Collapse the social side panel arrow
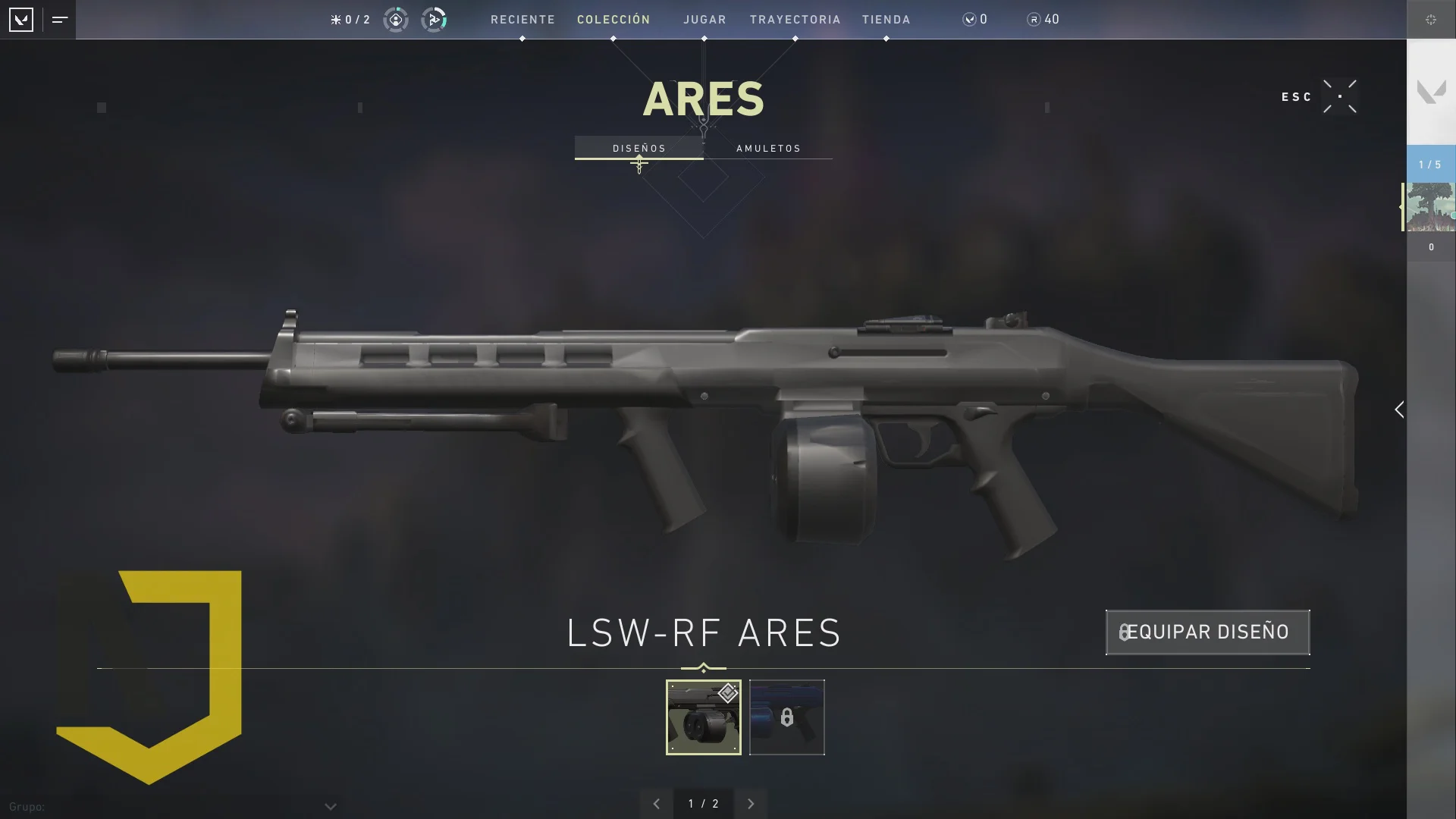Image resolution: width=1456 pixels, height=819 pixels. [x=1399, y=409]
